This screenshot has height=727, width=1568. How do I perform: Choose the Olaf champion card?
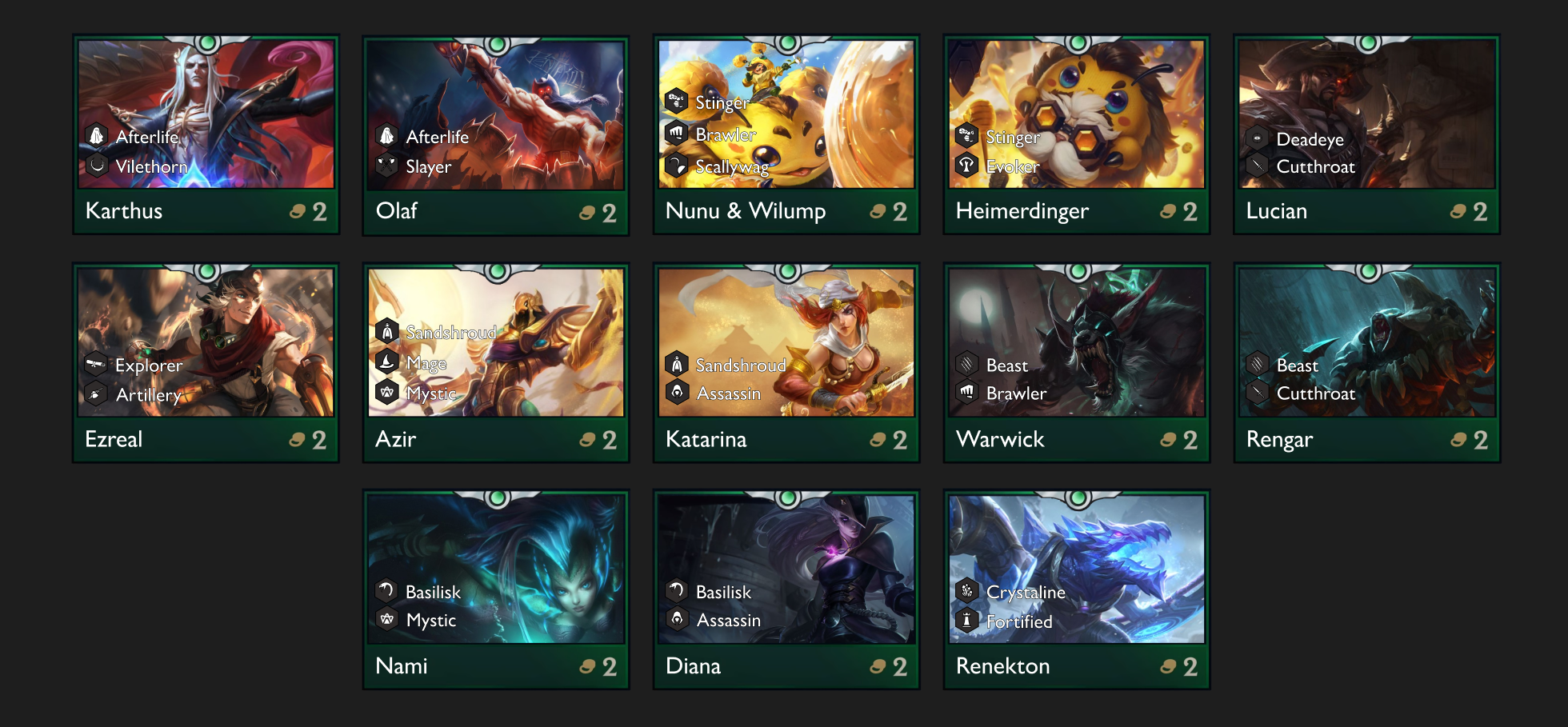coord(496,134)
